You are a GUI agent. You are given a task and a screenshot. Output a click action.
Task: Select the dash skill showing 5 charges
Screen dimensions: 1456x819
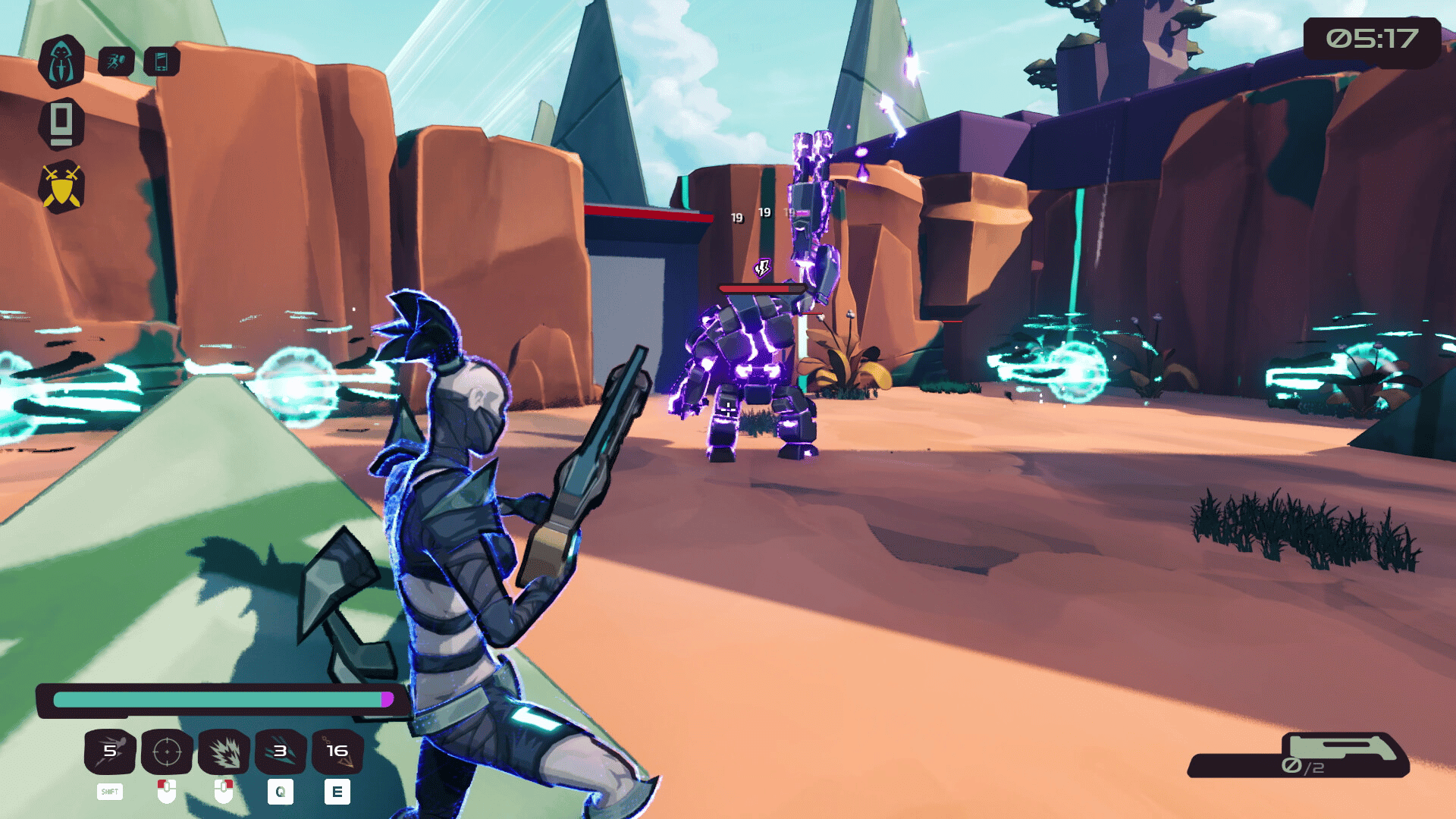(110, 752)
